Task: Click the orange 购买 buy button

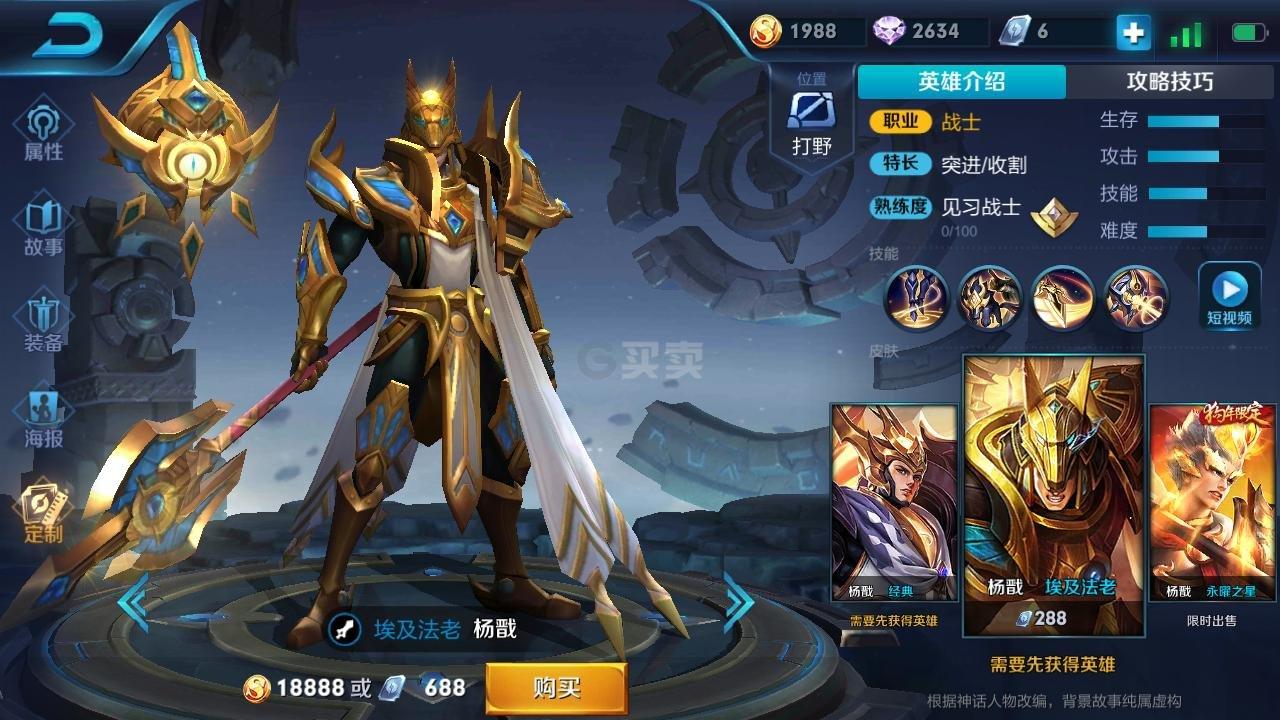Action: pyautogui.click(x=556, y=688)
